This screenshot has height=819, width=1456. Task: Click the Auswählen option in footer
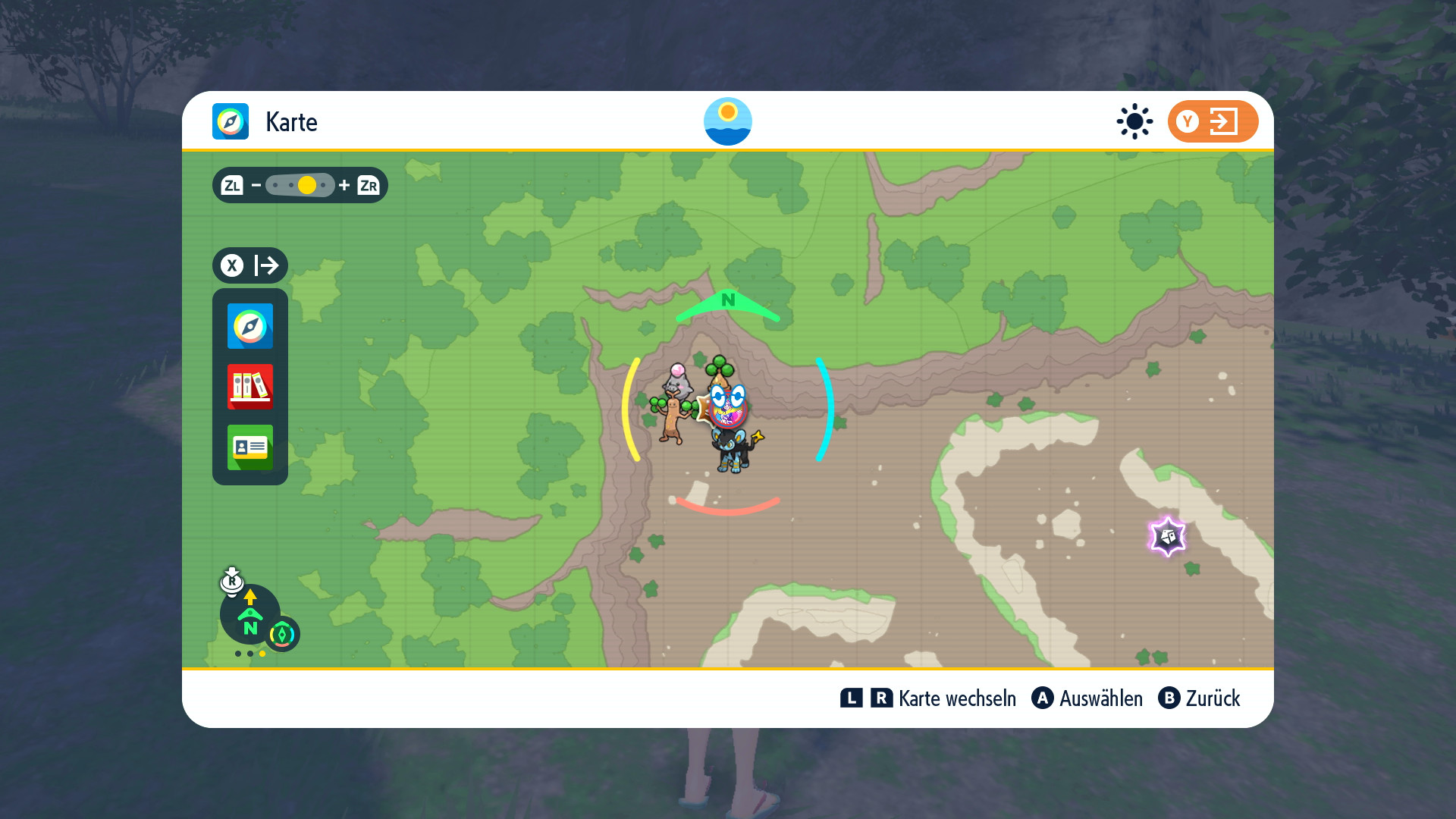(1087, 698)
